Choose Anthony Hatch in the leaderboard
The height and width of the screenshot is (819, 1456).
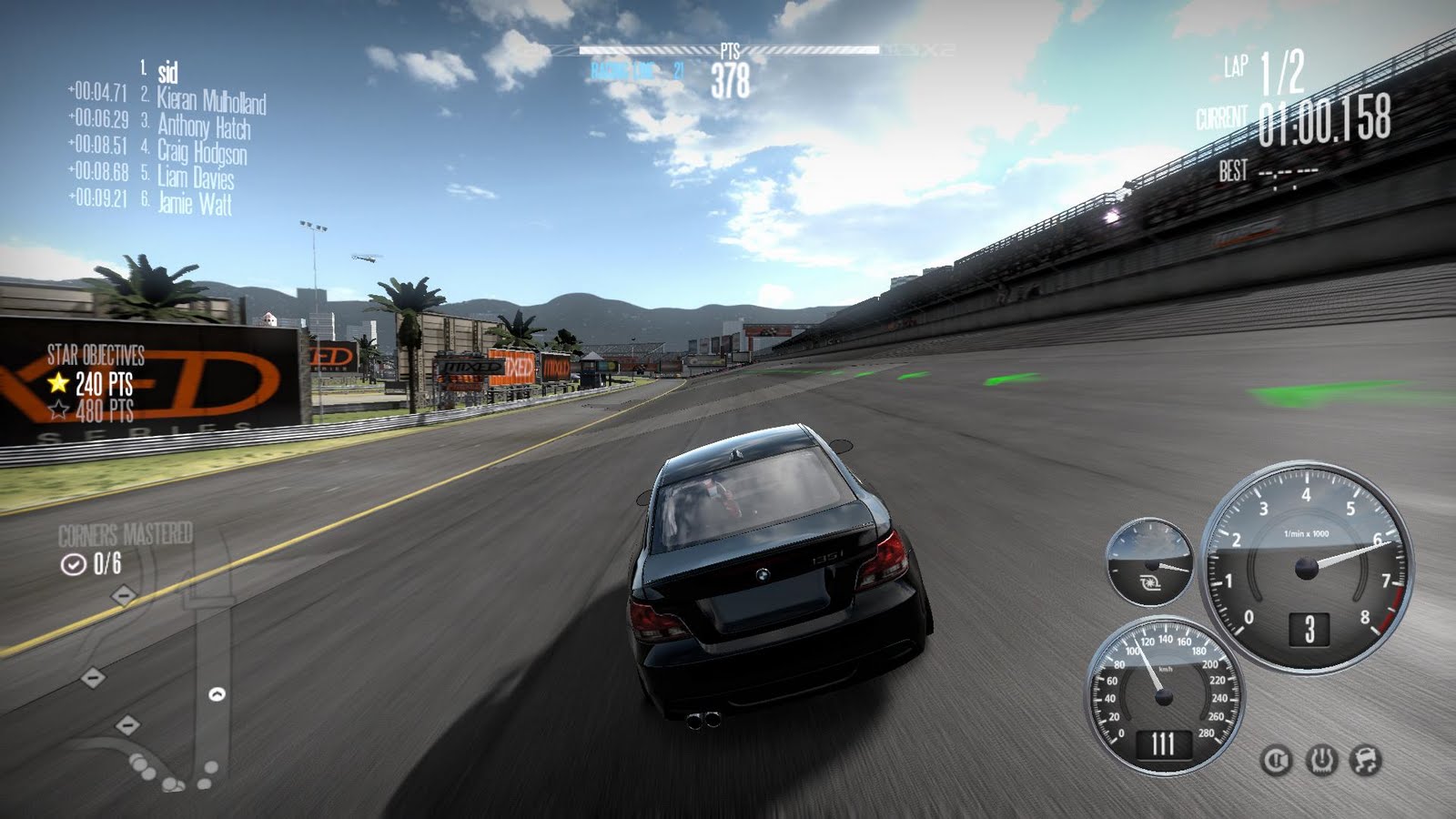point(204,126)
